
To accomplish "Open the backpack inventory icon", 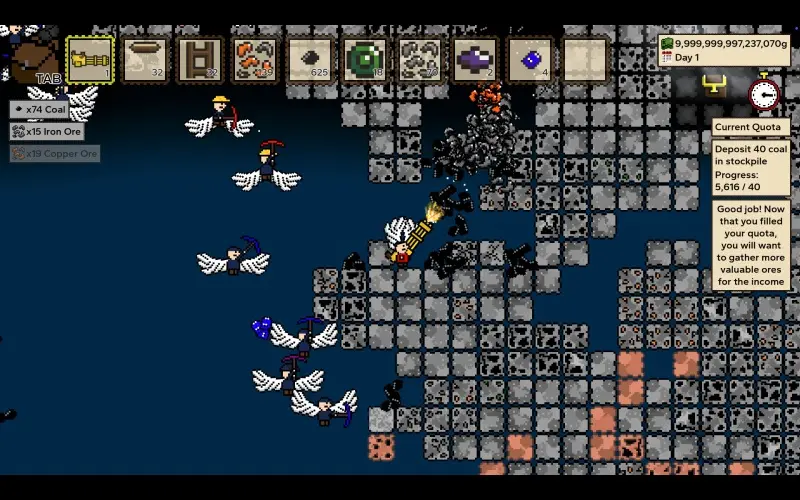I will (x=34, y=60).
